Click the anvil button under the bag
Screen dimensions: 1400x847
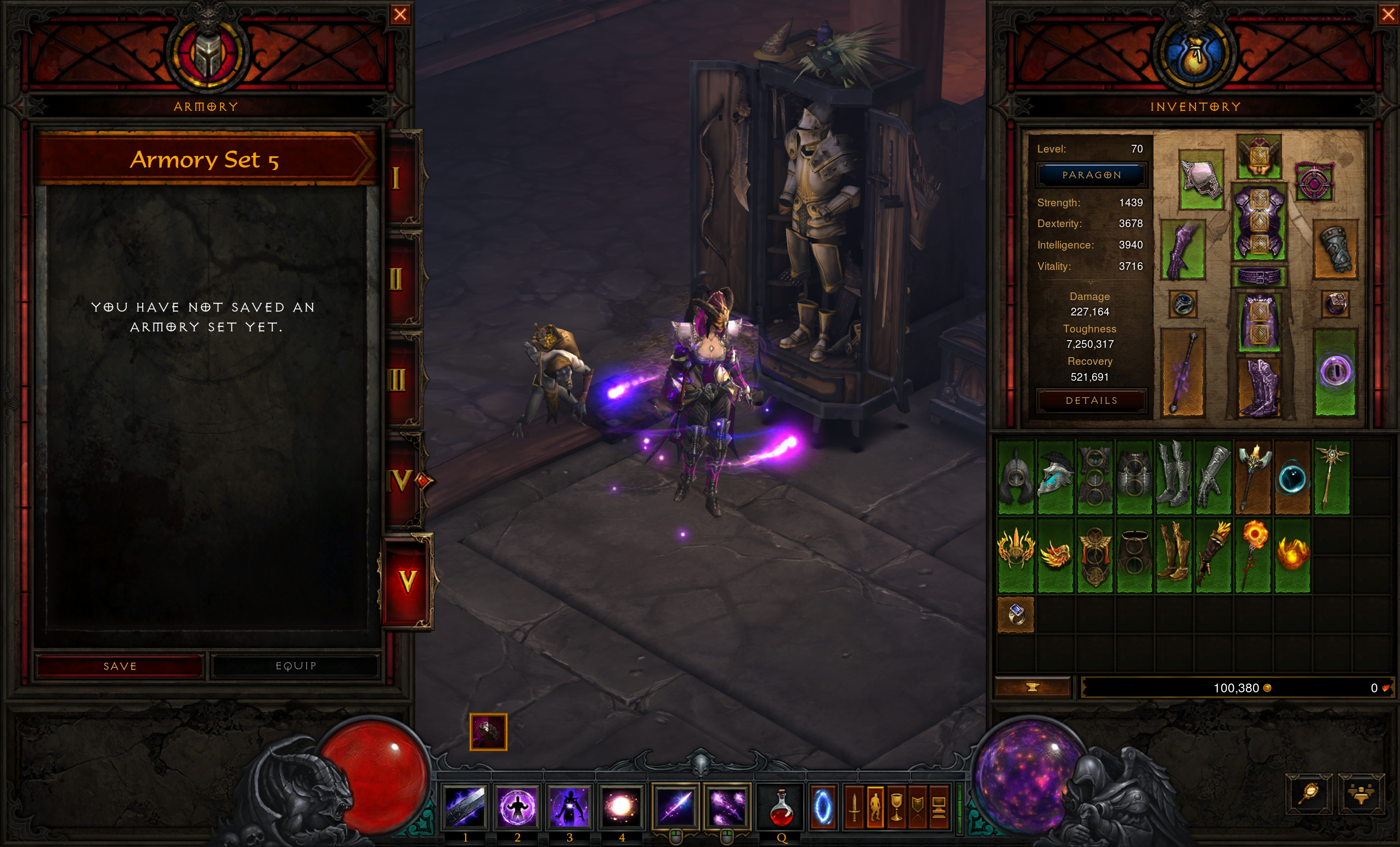click(x=1032, y=687)
